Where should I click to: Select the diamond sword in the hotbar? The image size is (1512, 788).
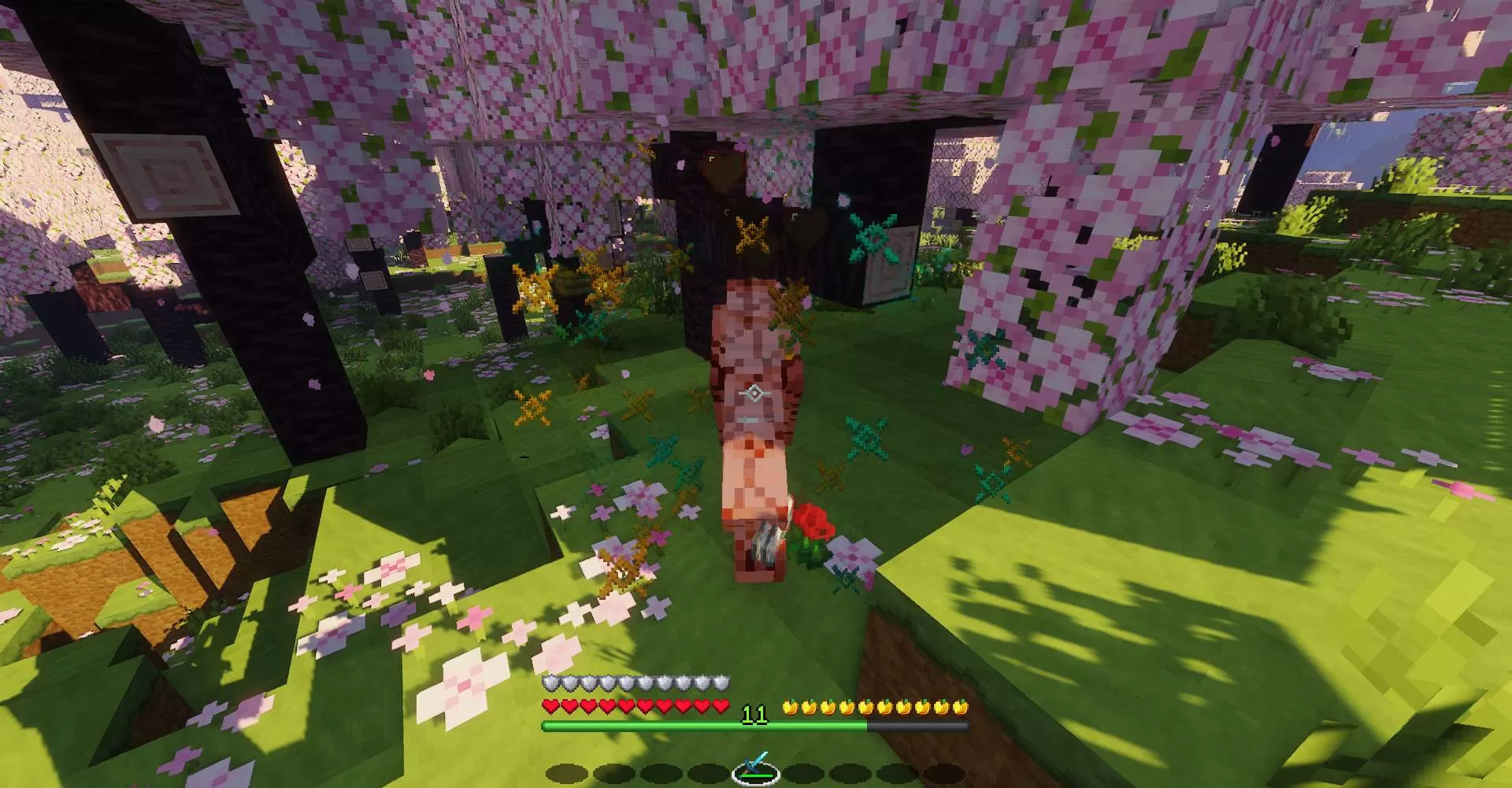[x=756, y=768]
